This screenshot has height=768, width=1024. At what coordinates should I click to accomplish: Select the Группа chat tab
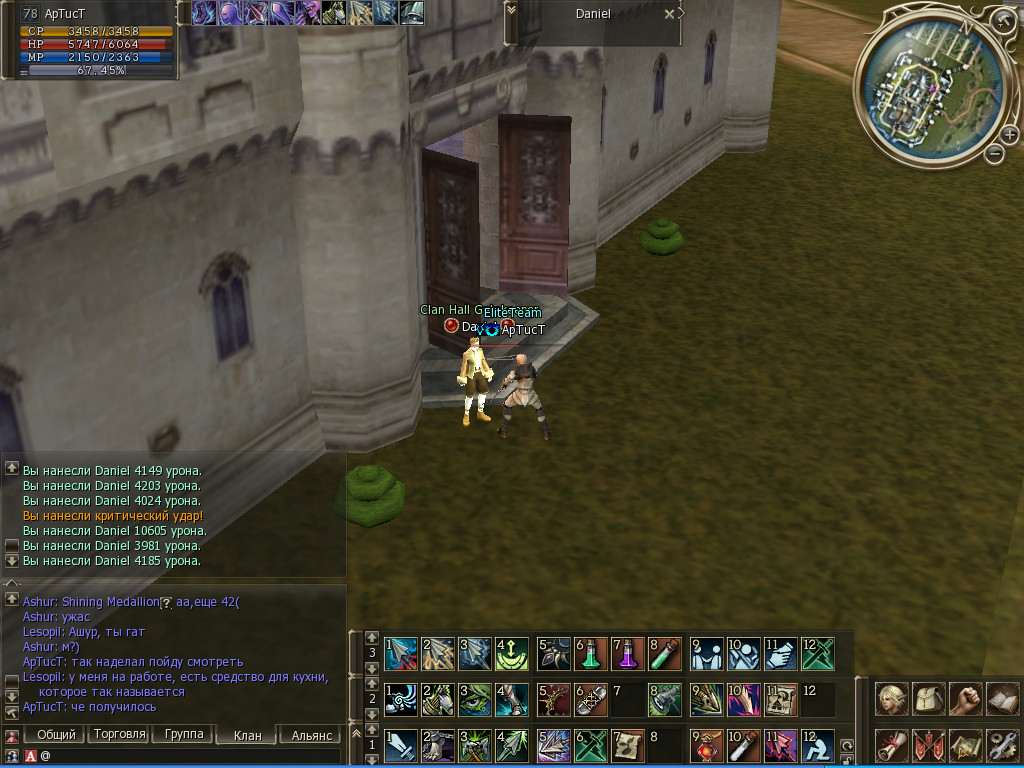(184, 735)
